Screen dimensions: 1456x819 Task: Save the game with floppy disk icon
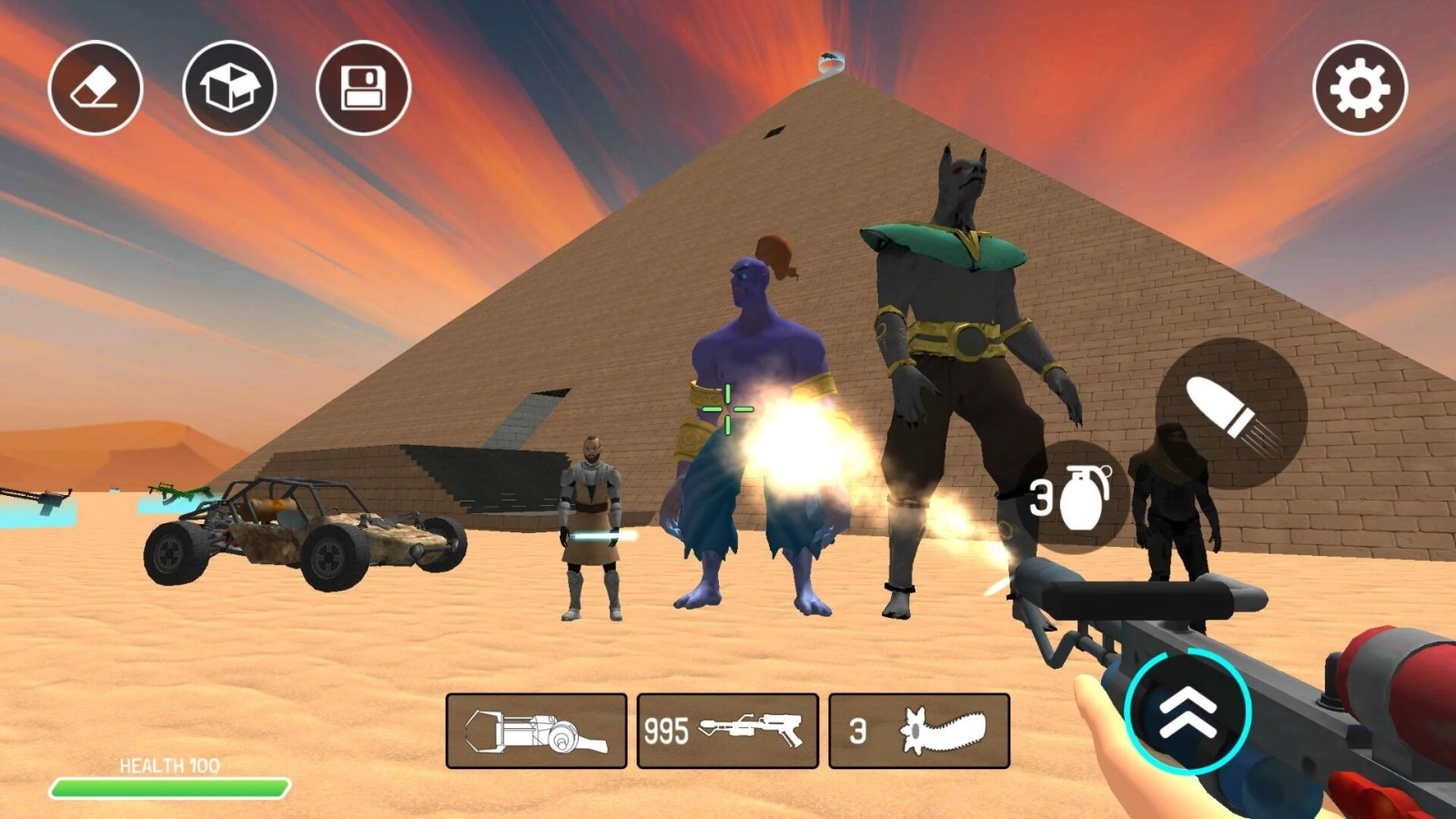pyautogui.click(x=363, y=88)
